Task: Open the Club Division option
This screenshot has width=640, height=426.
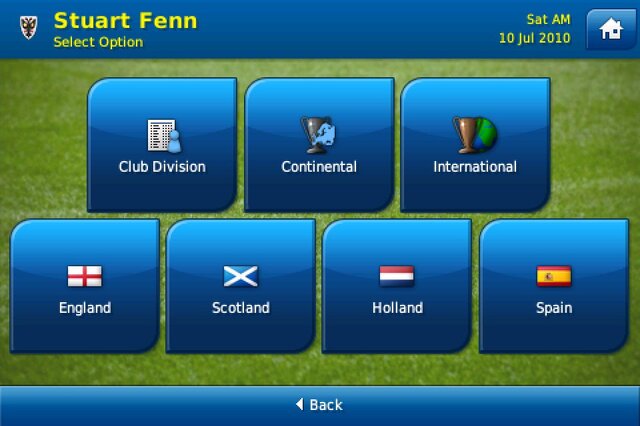Action: point(162,145)
